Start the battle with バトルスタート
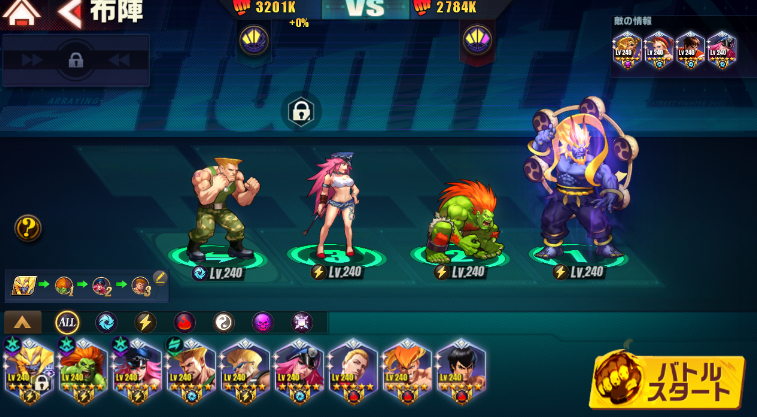 [667, 380]
